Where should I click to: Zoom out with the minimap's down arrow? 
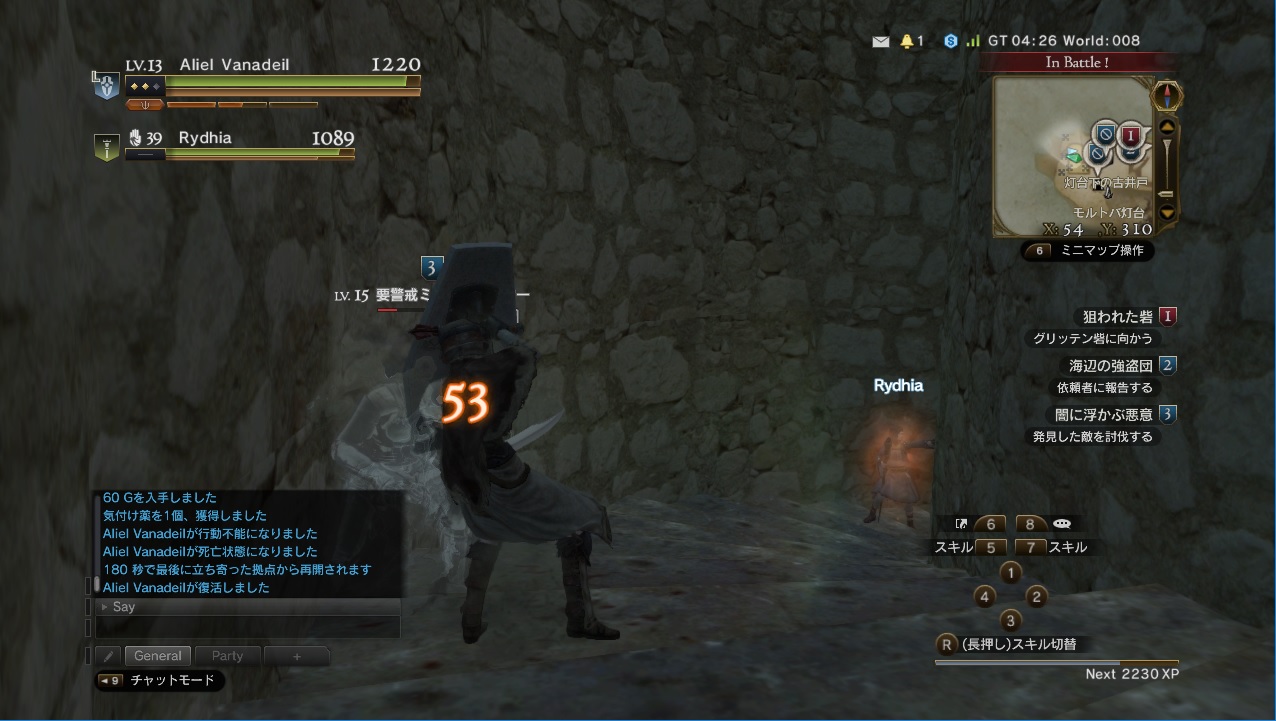tap(1166, 212)
